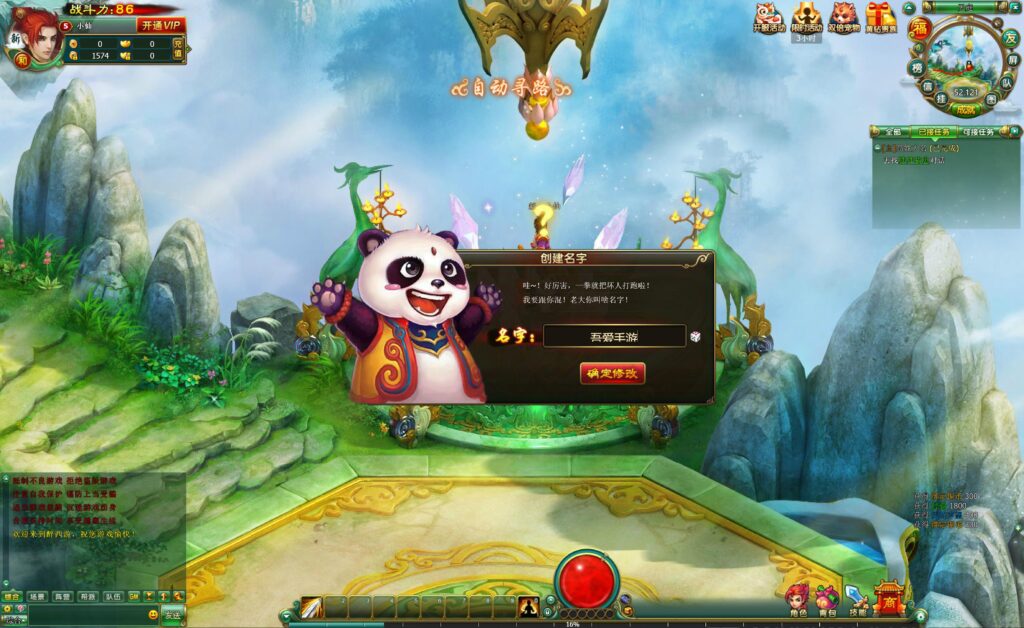The height and width of the screenshot is (628, 1024).
Task: Open the 商 shop building icon
Action: 888,599
